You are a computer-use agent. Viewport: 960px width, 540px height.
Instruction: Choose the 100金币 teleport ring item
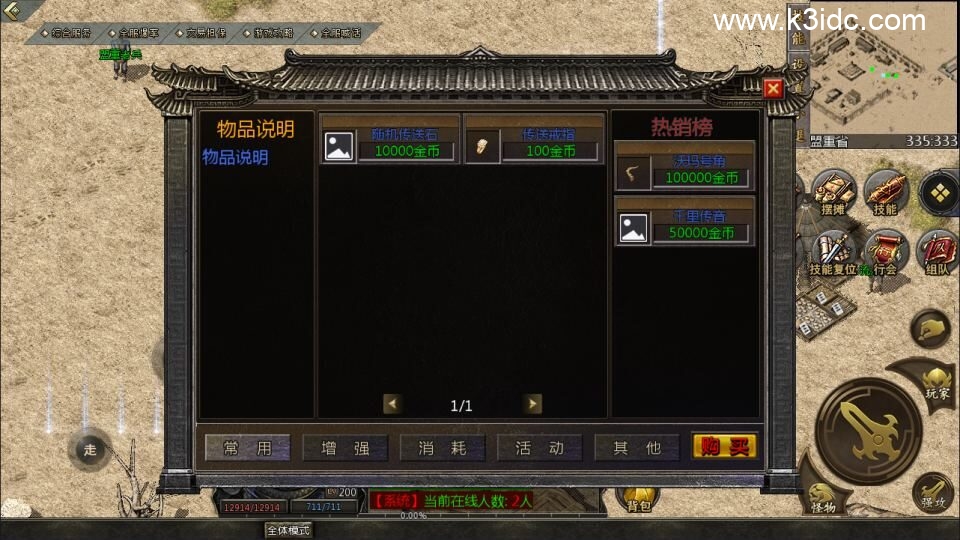click(534, 140)
